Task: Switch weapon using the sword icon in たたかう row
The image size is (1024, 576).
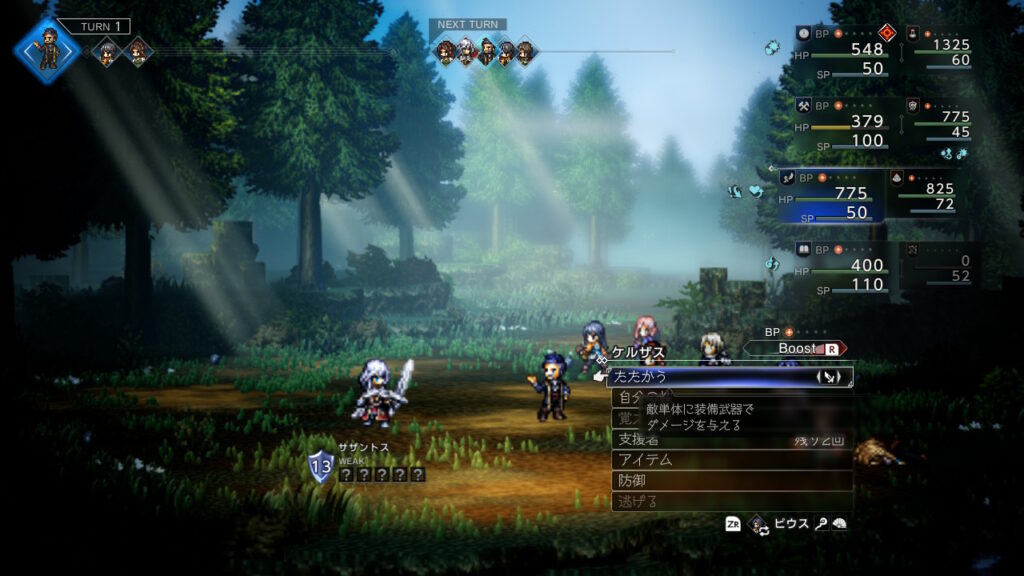Action: pyautogui.click(x=829, y=377)
